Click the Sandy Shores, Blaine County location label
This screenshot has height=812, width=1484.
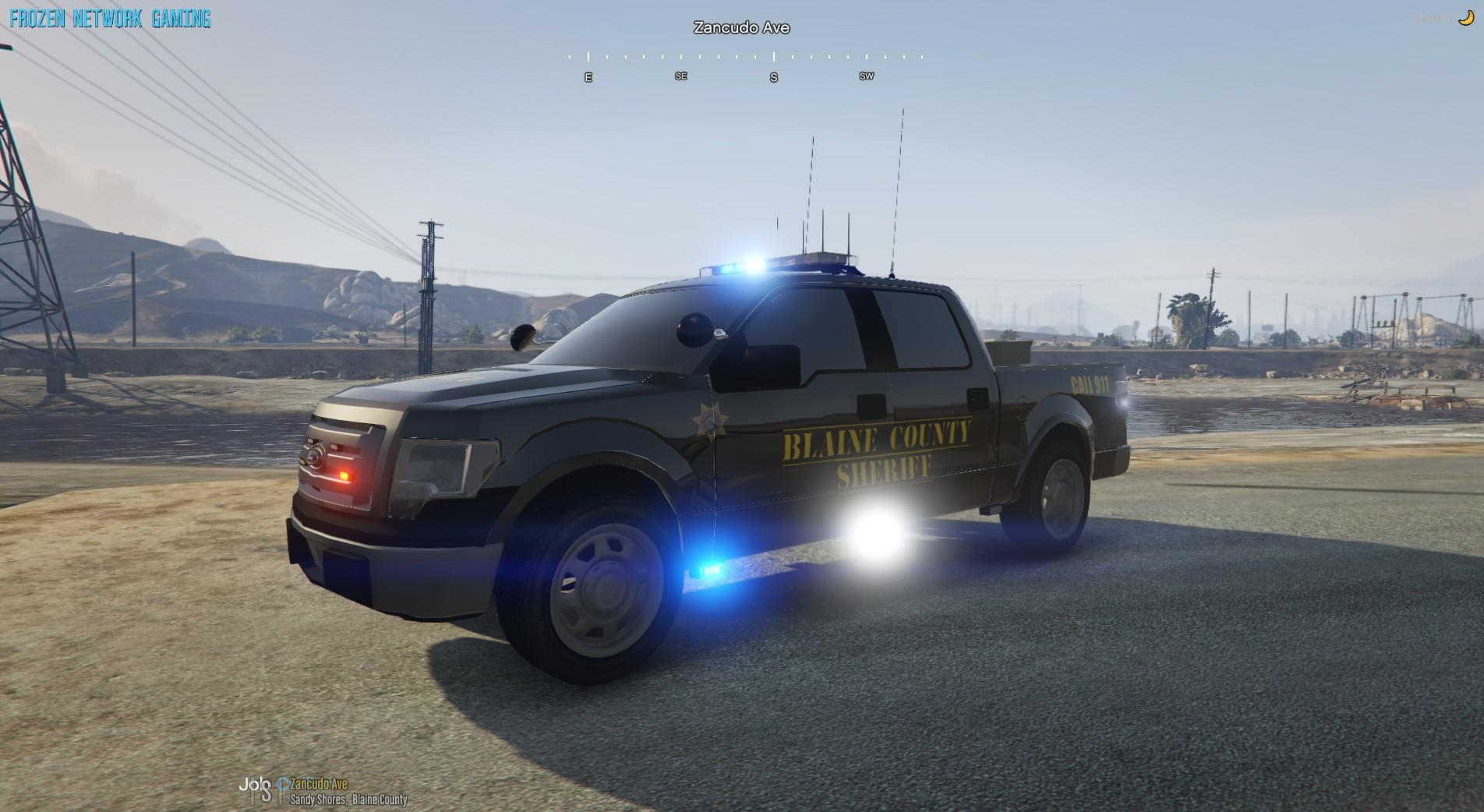(348, 800)
